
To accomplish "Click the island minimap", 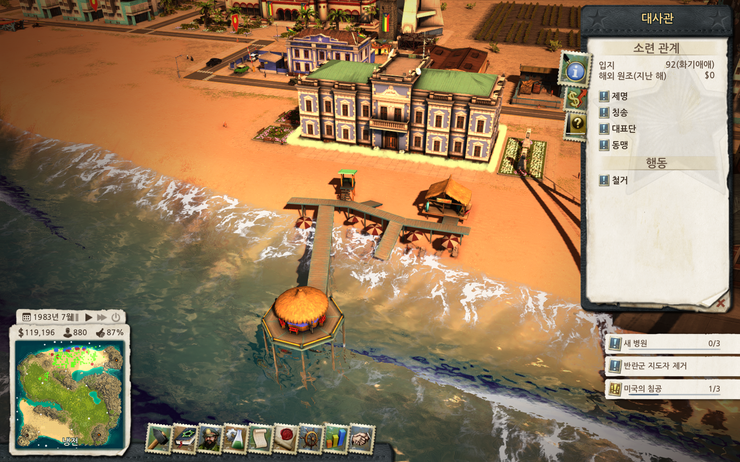I will point(70,383).
